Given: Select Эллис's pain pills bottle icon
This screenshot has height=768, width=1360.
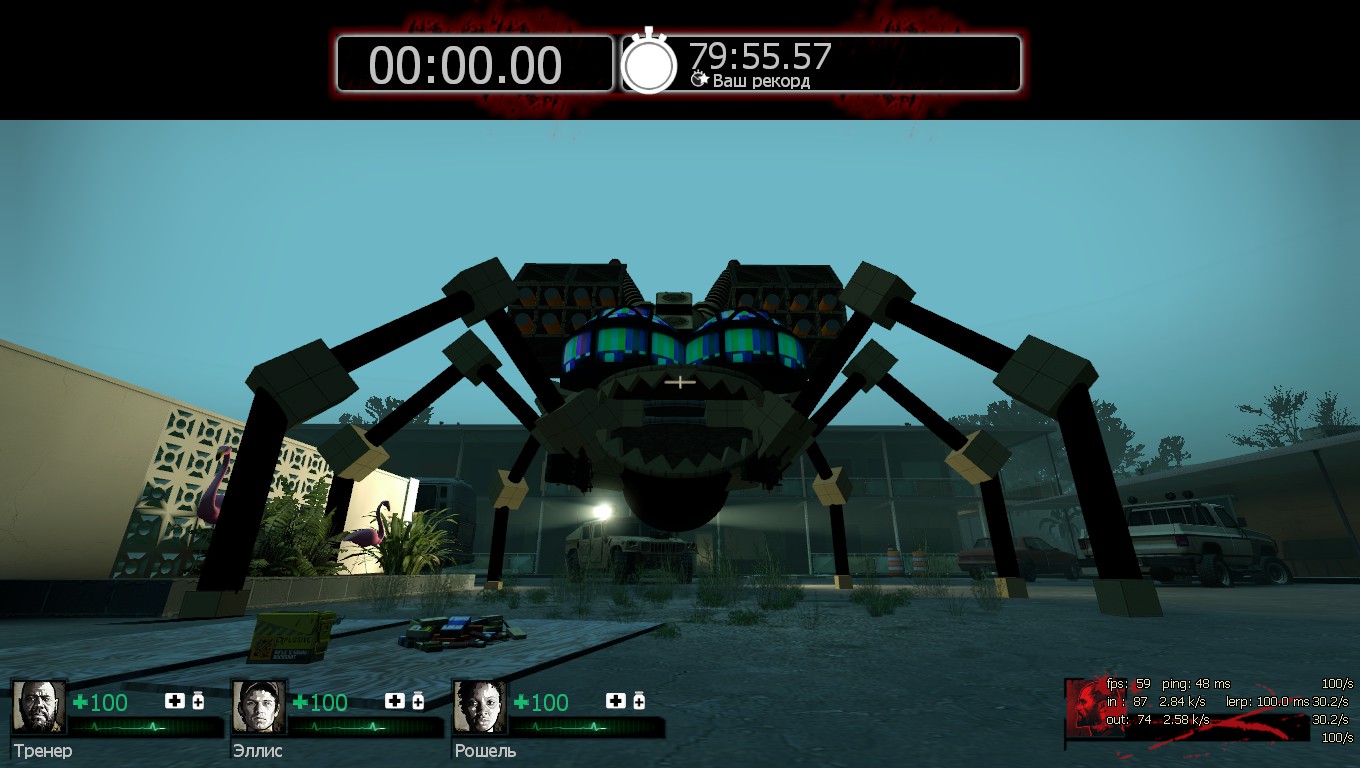Looking at the screenshot, I should pos(418,701).
